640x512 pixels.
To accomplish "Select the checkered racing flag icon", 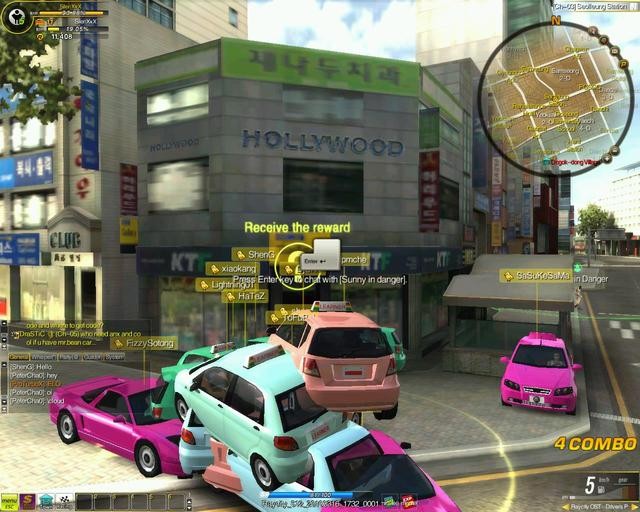I will [x=65, y=500].
